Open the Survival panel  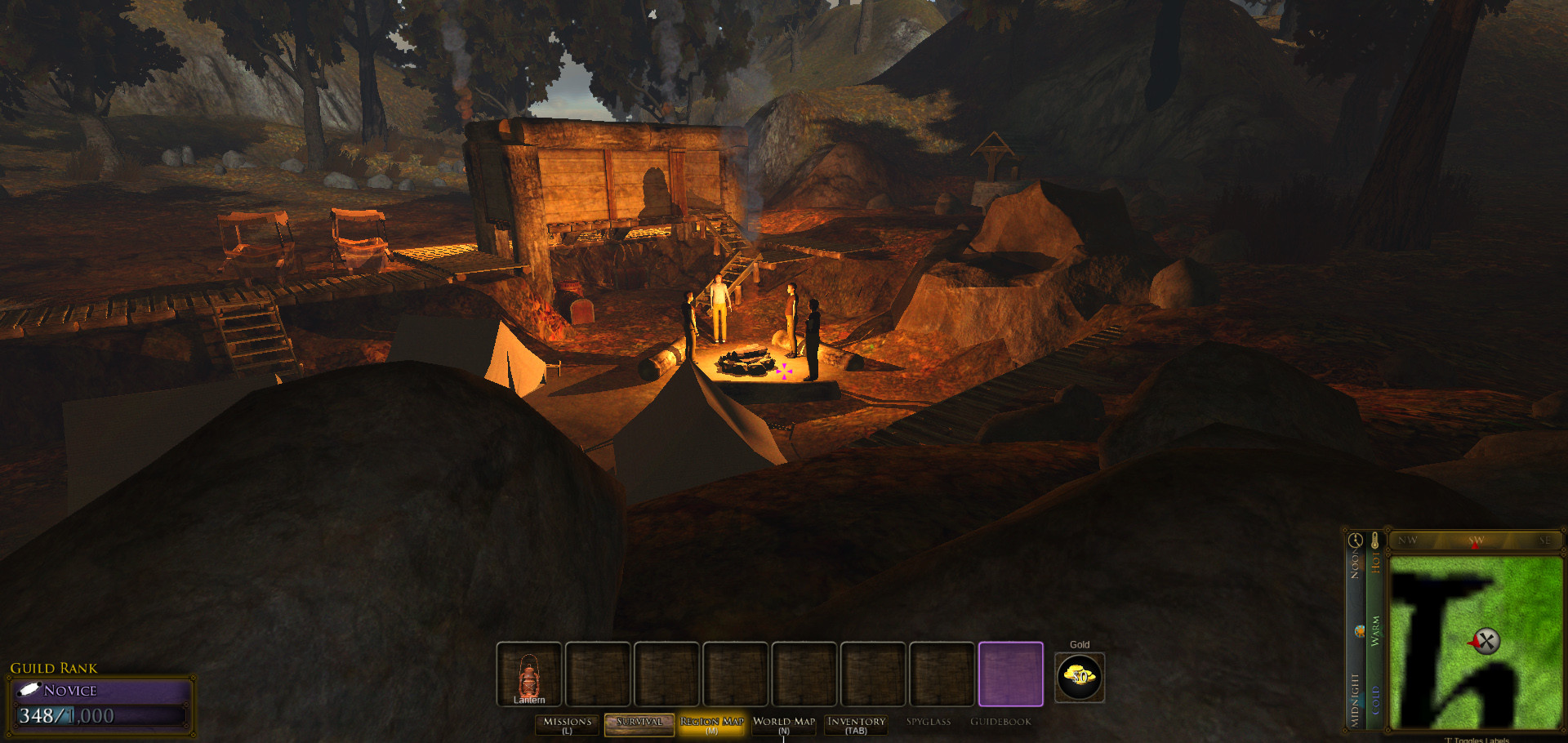[639, 724]
